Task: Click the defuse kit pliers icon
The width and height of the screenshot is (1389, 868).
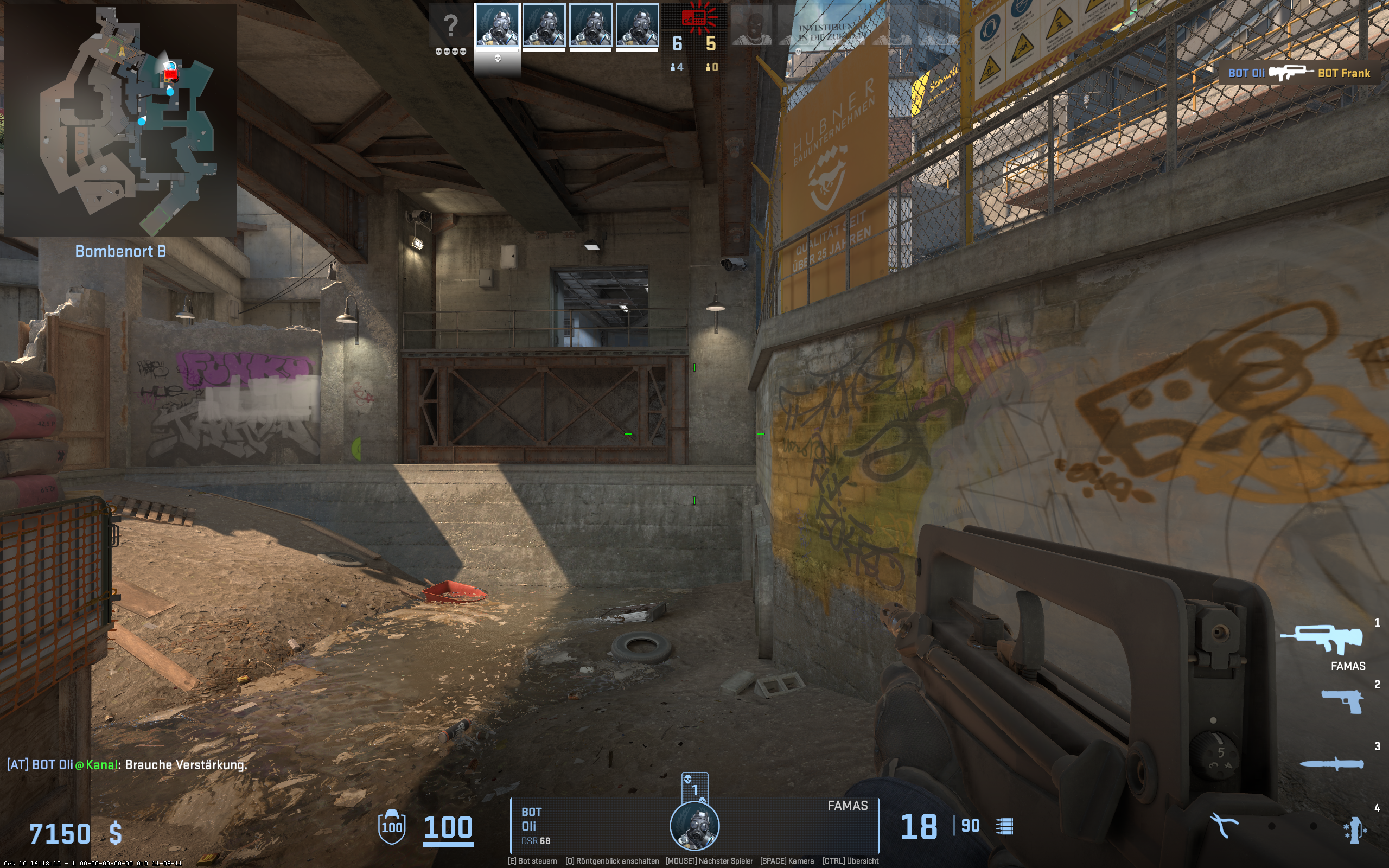Action: tap(1223, 826)
